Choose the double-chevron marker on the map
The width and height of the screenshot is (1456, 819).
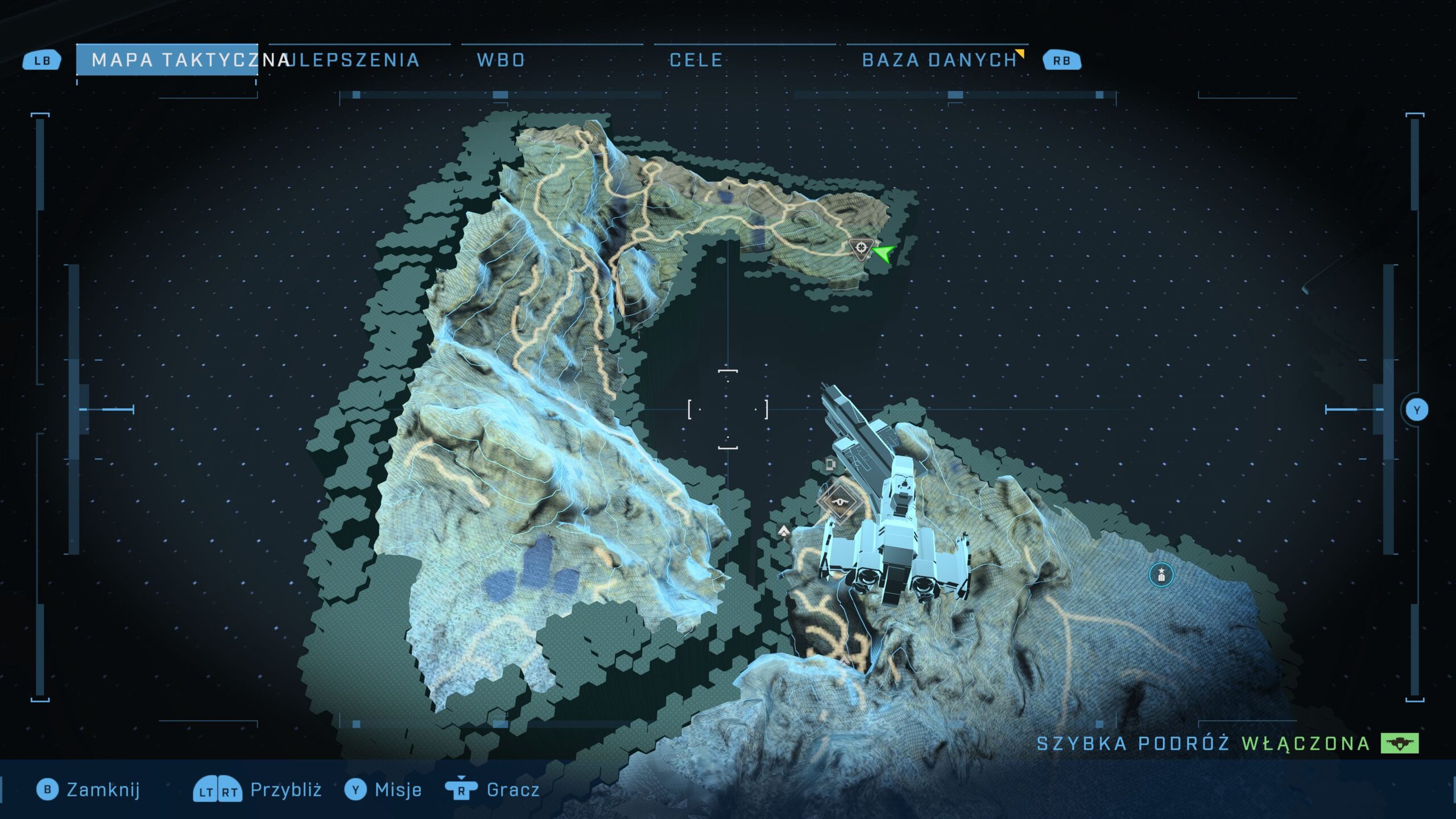point(784,531)
